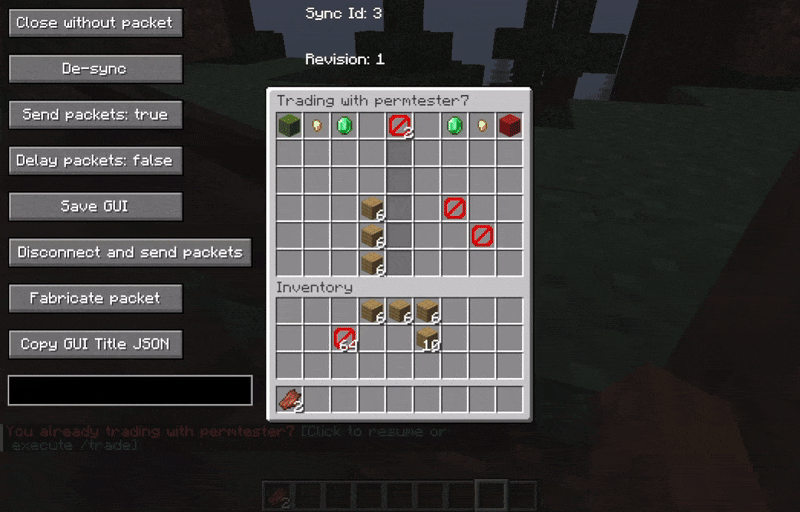Select the emerald beside the dark green block

coord(345,126)
